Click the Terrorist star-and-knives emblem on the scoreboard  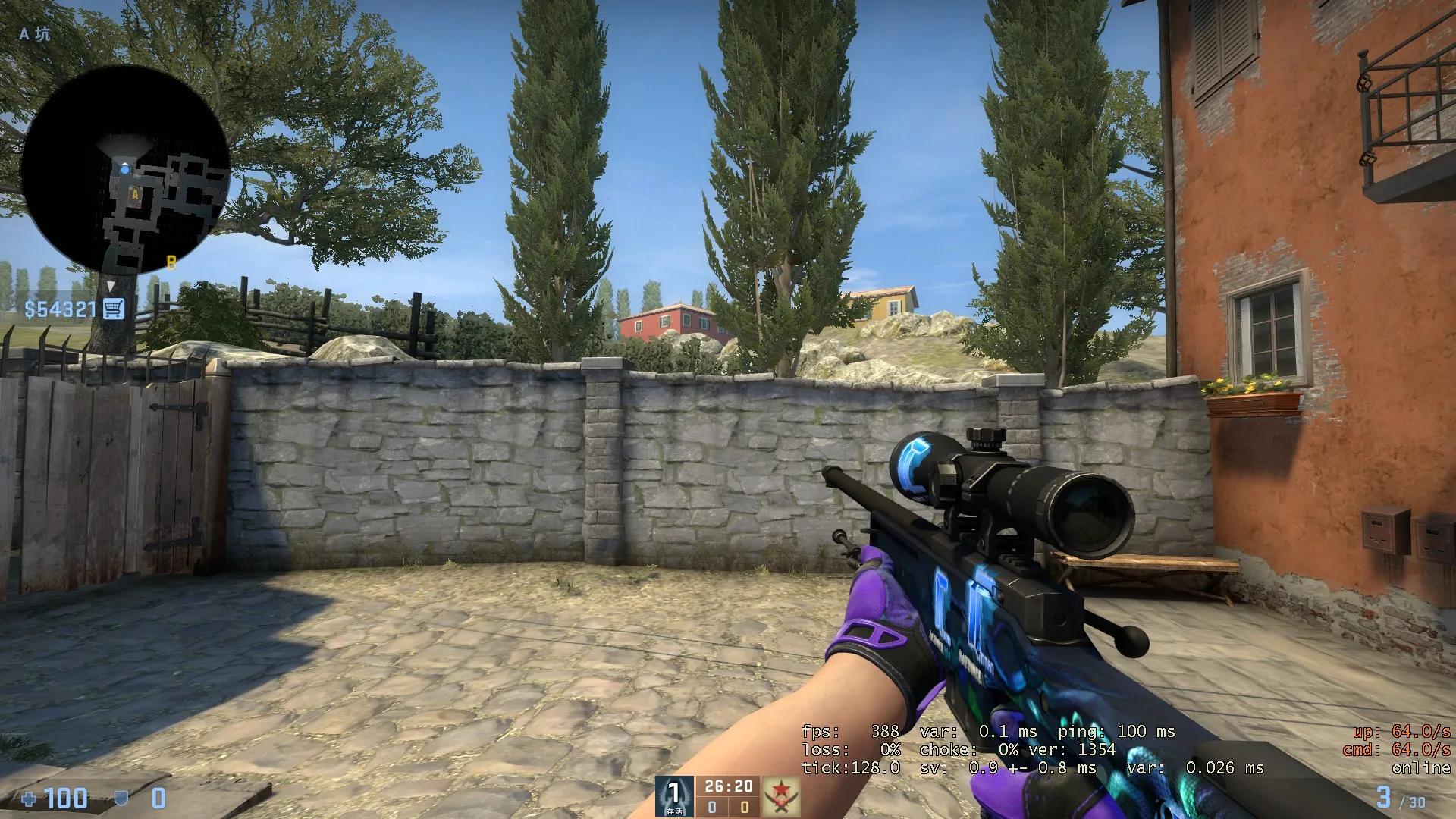pos(782,795)
